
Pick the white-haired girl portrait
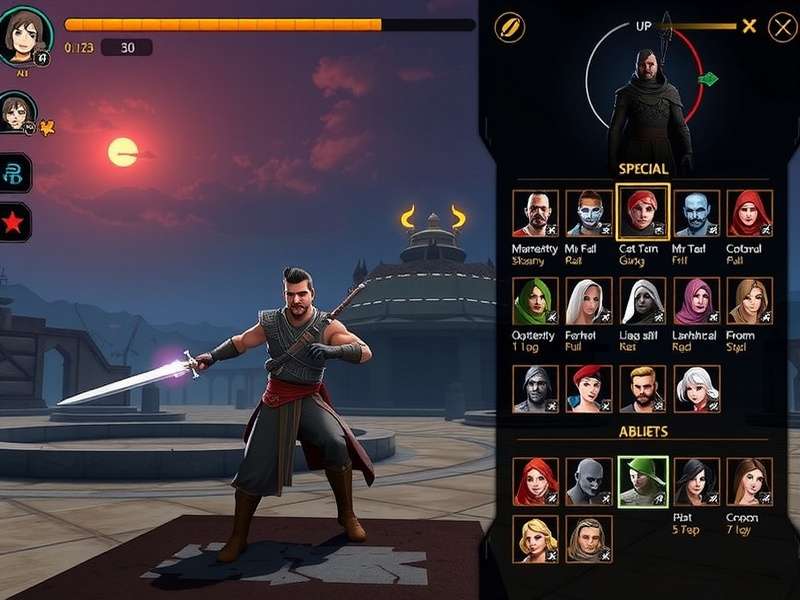(696, 388)
